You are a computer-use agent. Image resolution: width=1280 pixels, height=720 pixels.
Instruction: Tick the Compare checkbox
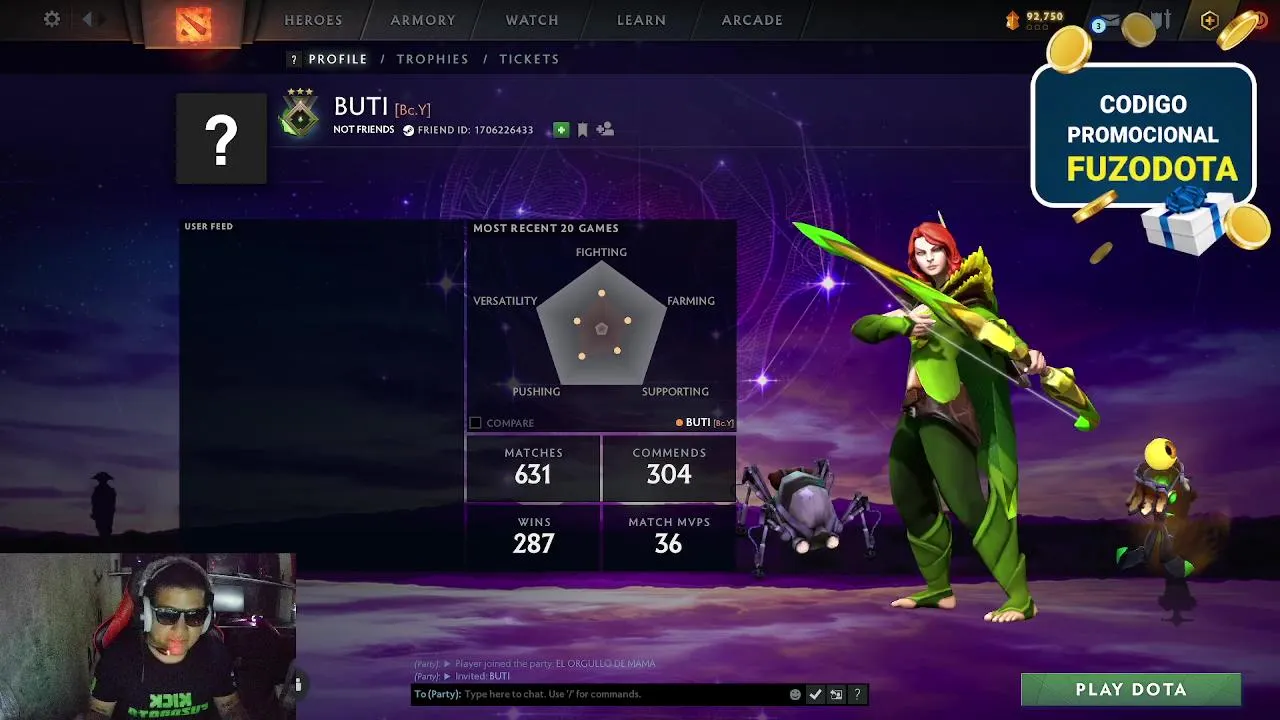pos(476,423)
